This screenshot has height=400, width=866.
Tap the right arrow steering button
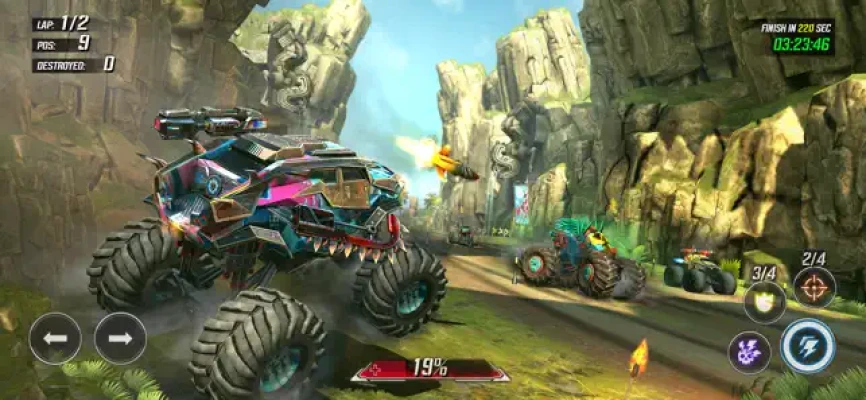coord(120,338)
